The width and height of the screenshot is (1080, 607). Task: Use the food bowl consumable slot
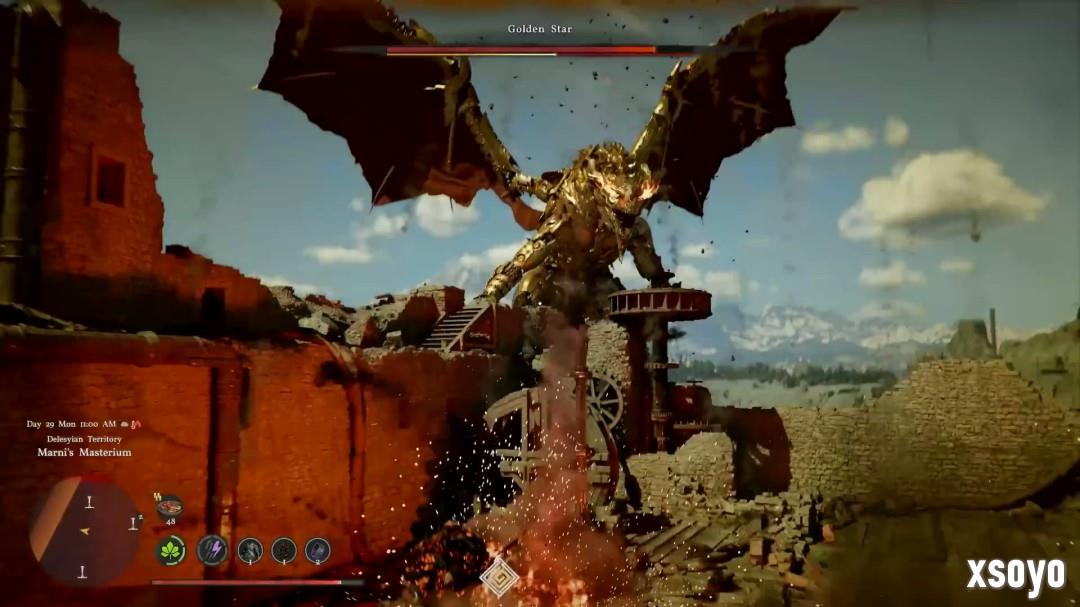(x=169, y=506)
